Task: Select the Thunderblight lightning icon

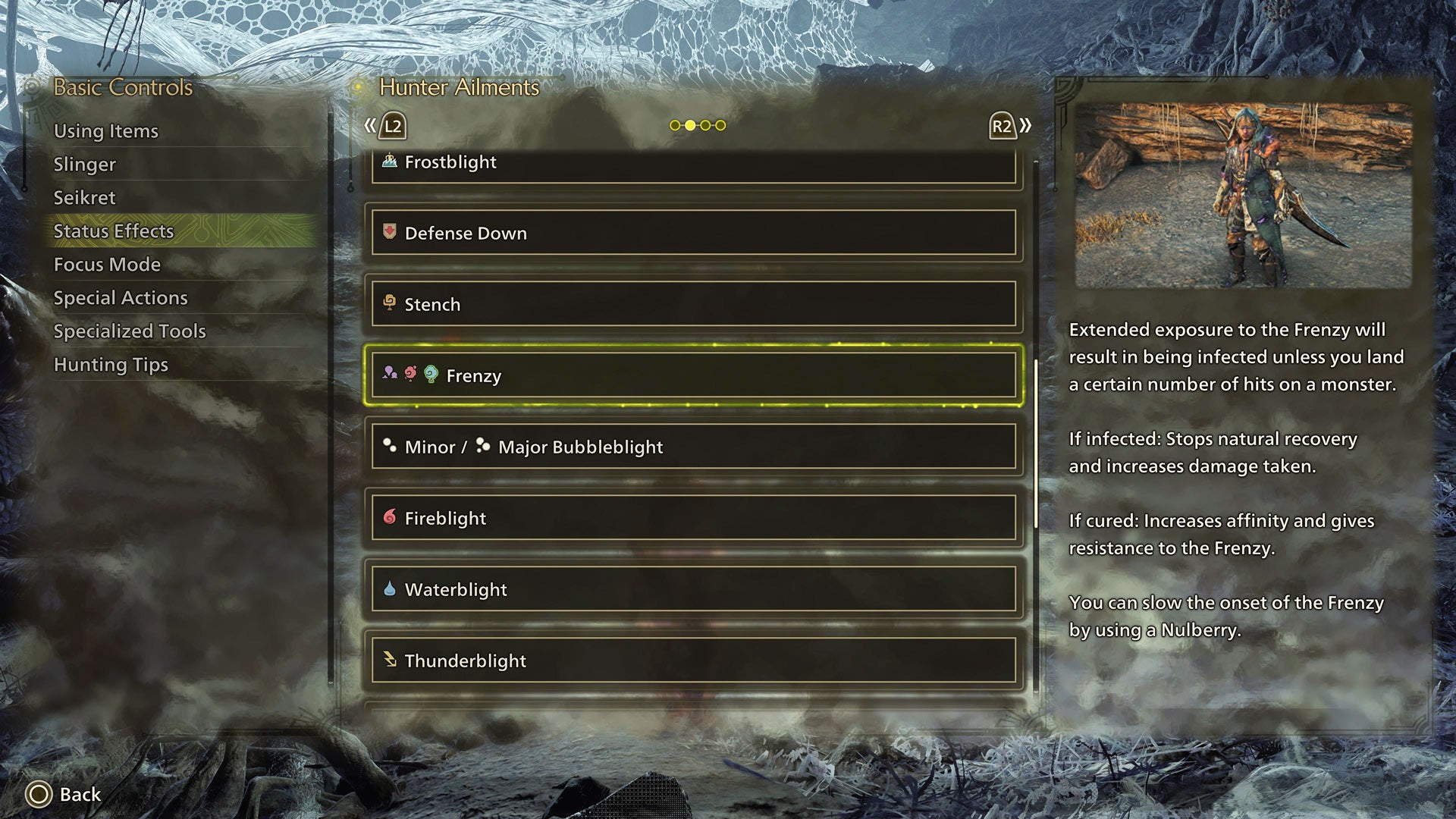Action: point(389,660)
